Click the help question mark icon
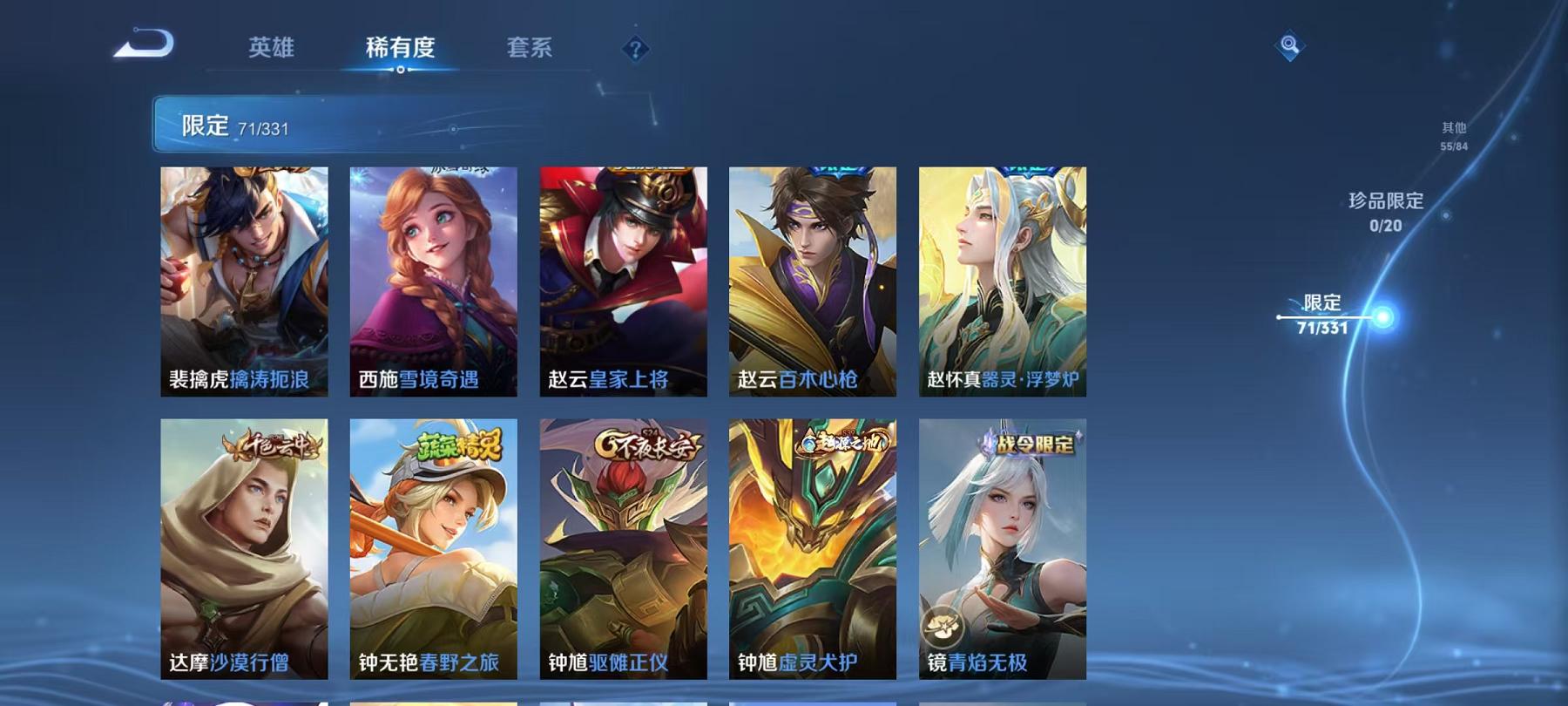Viewport: 1568px width, 706px height. [636, 50]
